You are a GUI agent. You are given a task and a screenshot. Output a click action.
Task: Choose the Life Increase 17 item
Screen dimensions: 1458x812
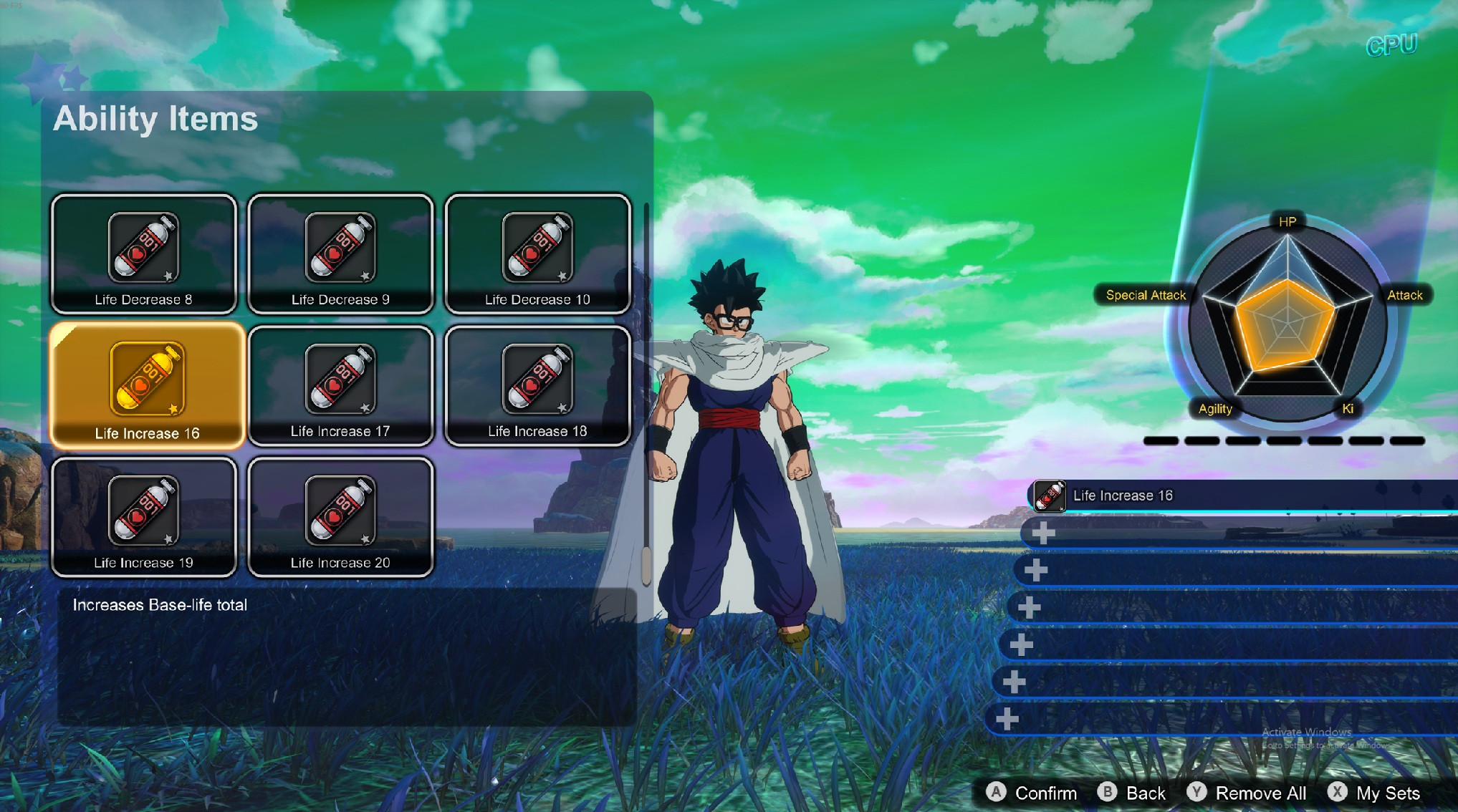pyautogui.click(x=340, y=386)
